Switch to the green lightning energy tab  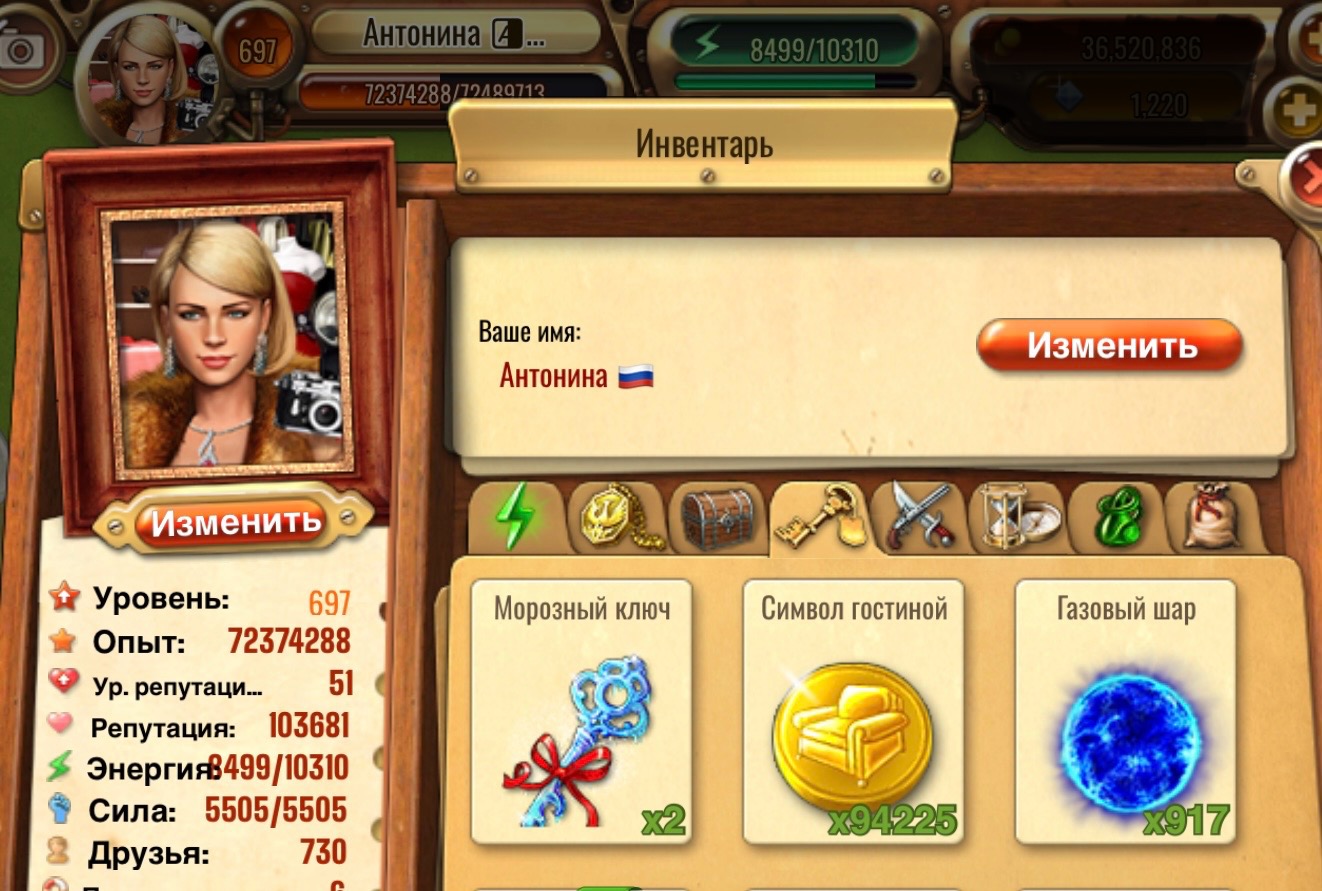pyautogui.click(x=516, y=518)
